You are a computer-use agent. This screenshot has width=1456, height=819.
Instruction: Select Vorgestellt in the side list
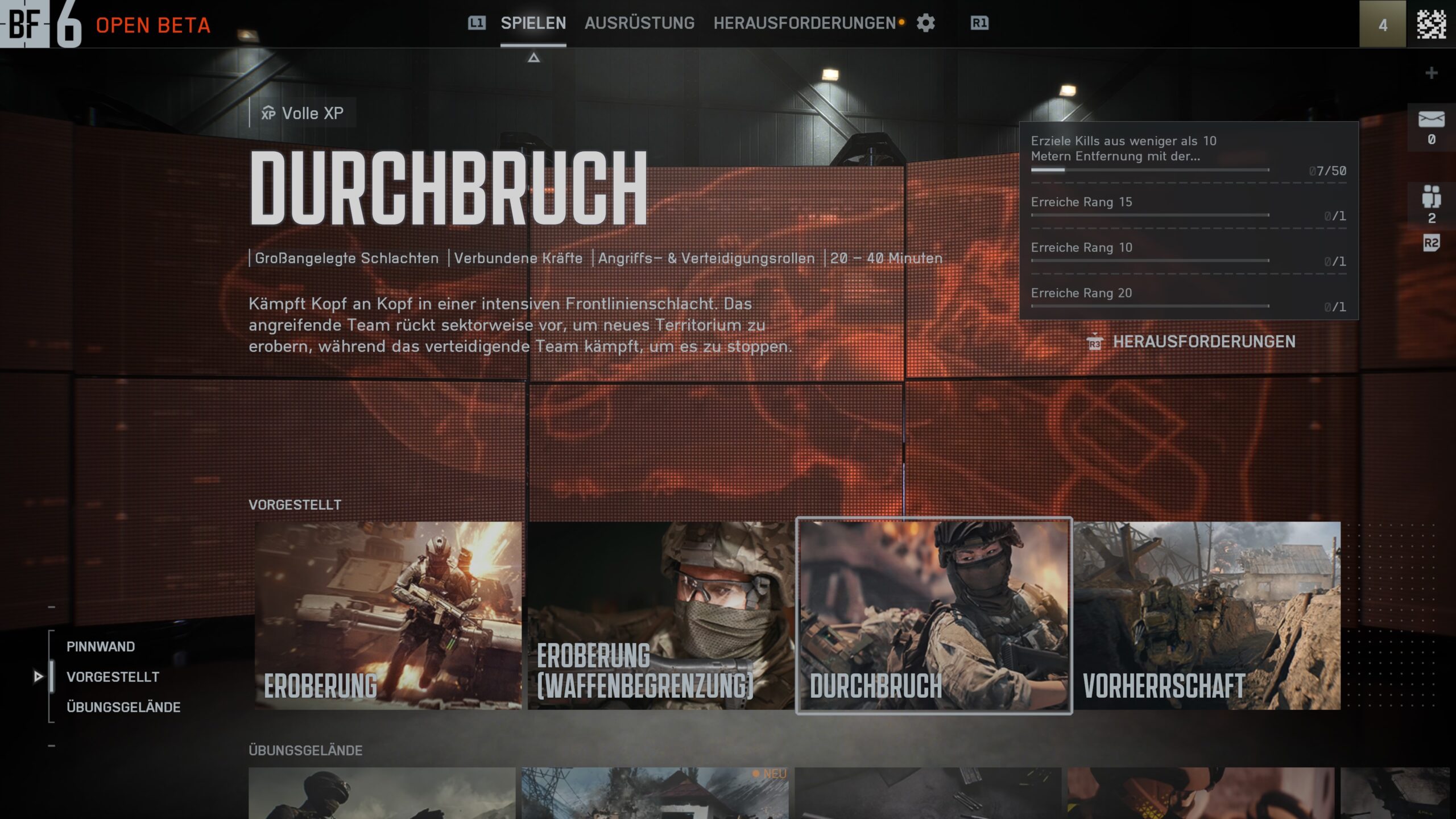tap(113, 677)
